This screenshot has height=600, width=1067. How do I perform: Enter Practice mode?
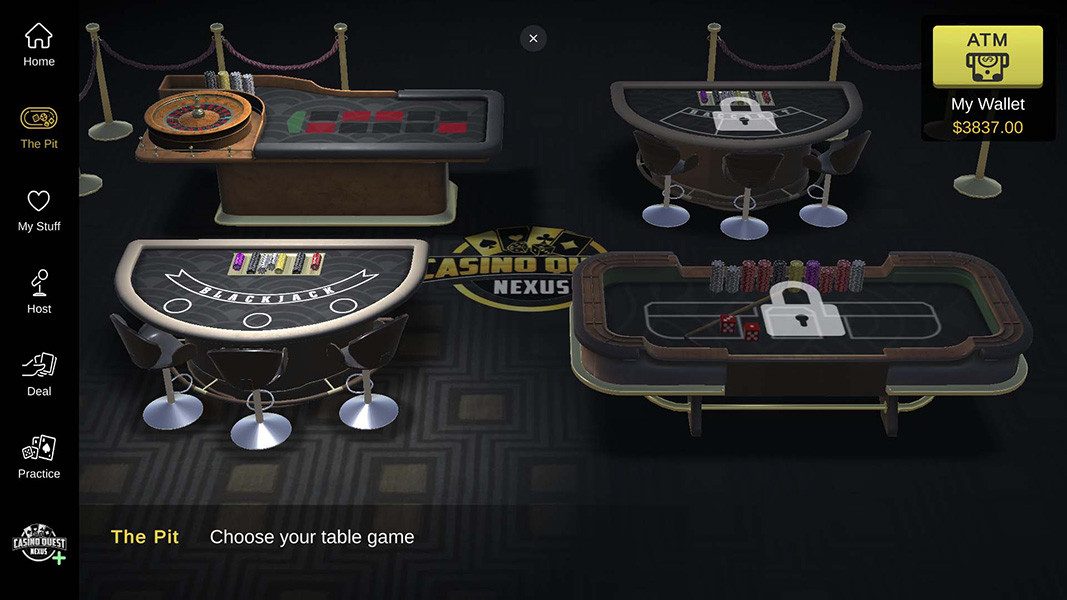[39, 457]
